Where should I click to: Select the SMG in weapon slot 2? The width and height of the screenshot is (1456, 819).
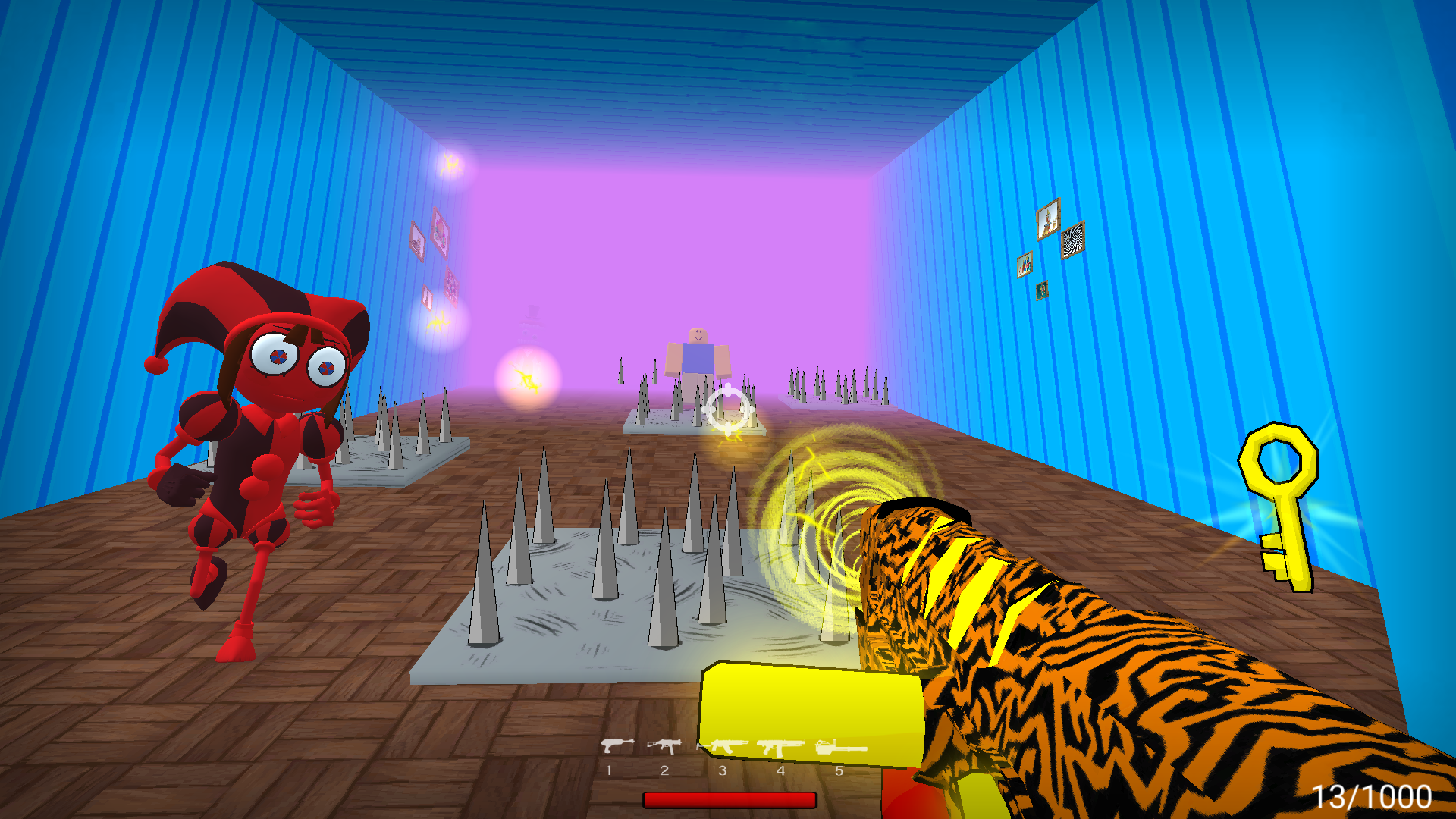click(664, 746)
